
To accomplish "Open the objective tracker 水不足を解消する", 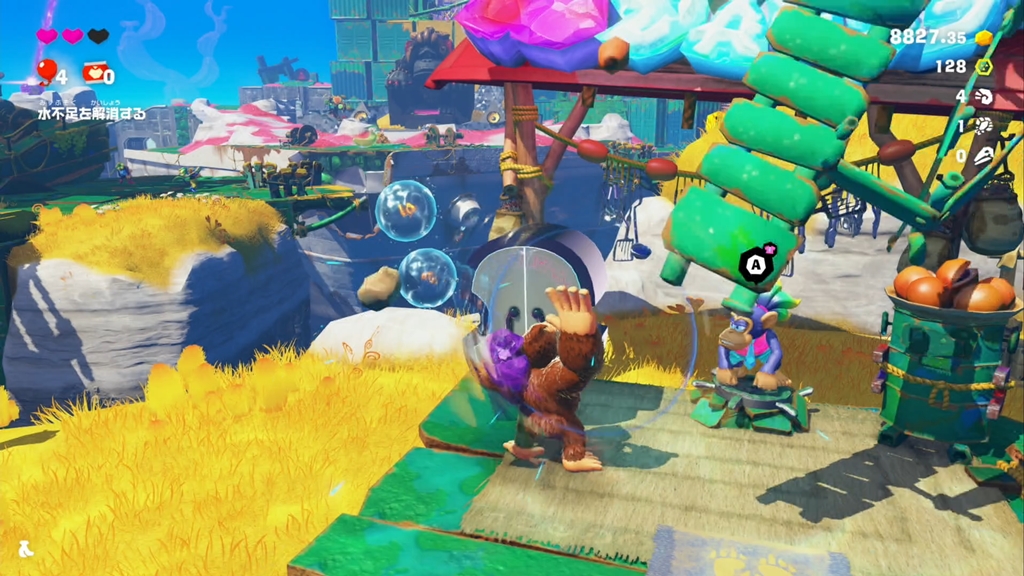I will point(92,114).
